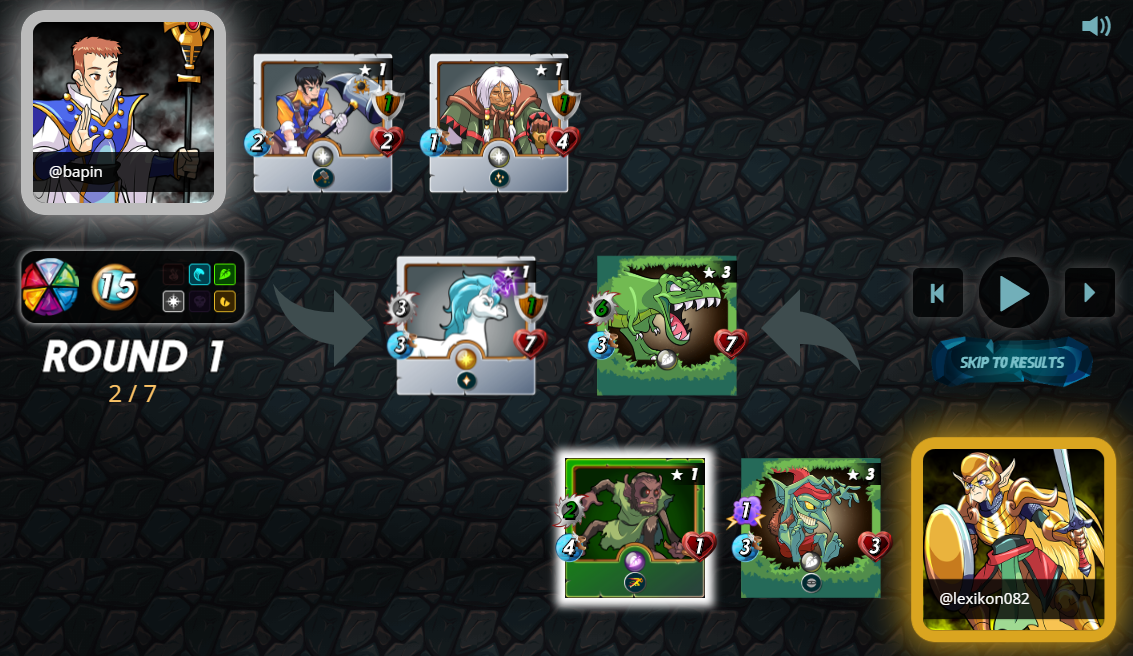1133x656 pixels.
Task: Select @bapin's summoner portrait
Action: tap(123, 112)
